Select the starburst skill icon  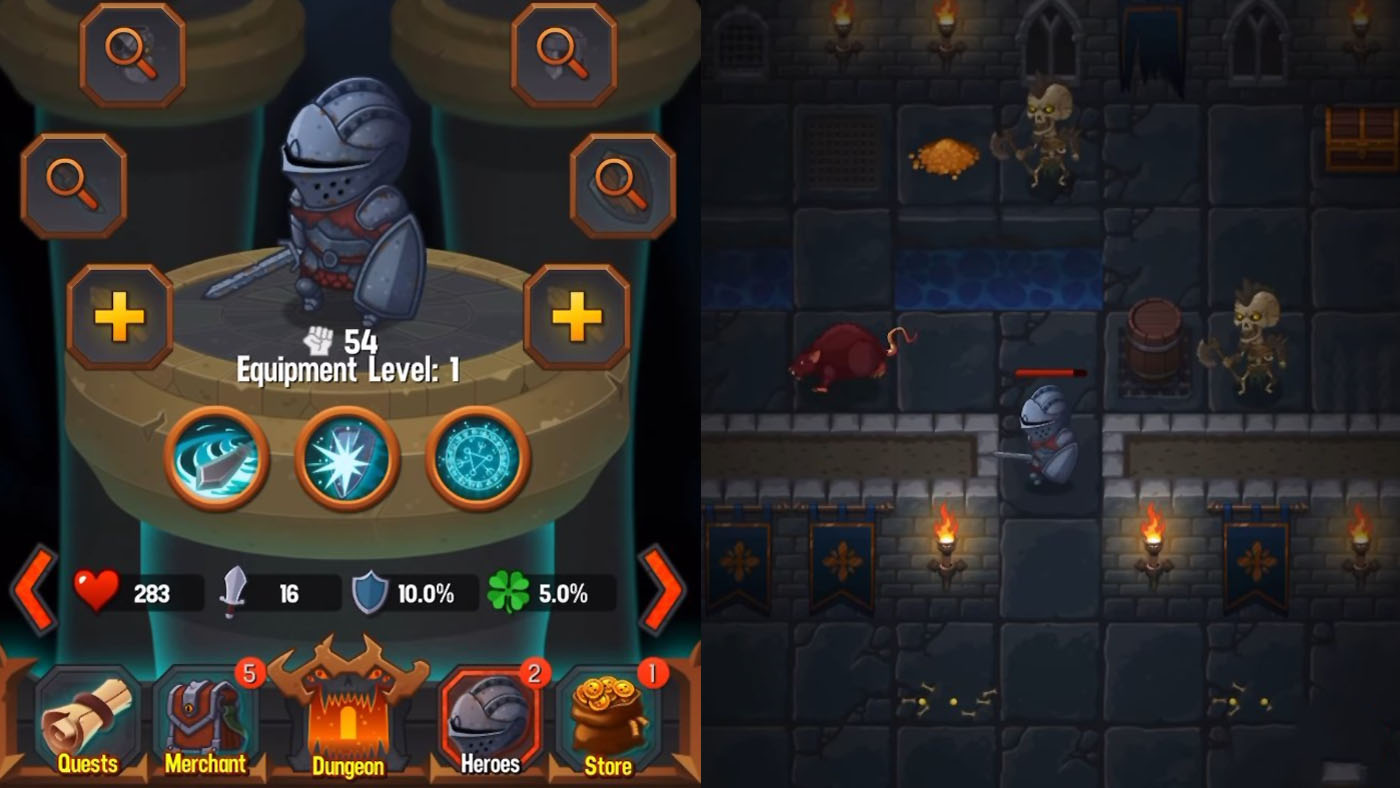click(347, 458)
